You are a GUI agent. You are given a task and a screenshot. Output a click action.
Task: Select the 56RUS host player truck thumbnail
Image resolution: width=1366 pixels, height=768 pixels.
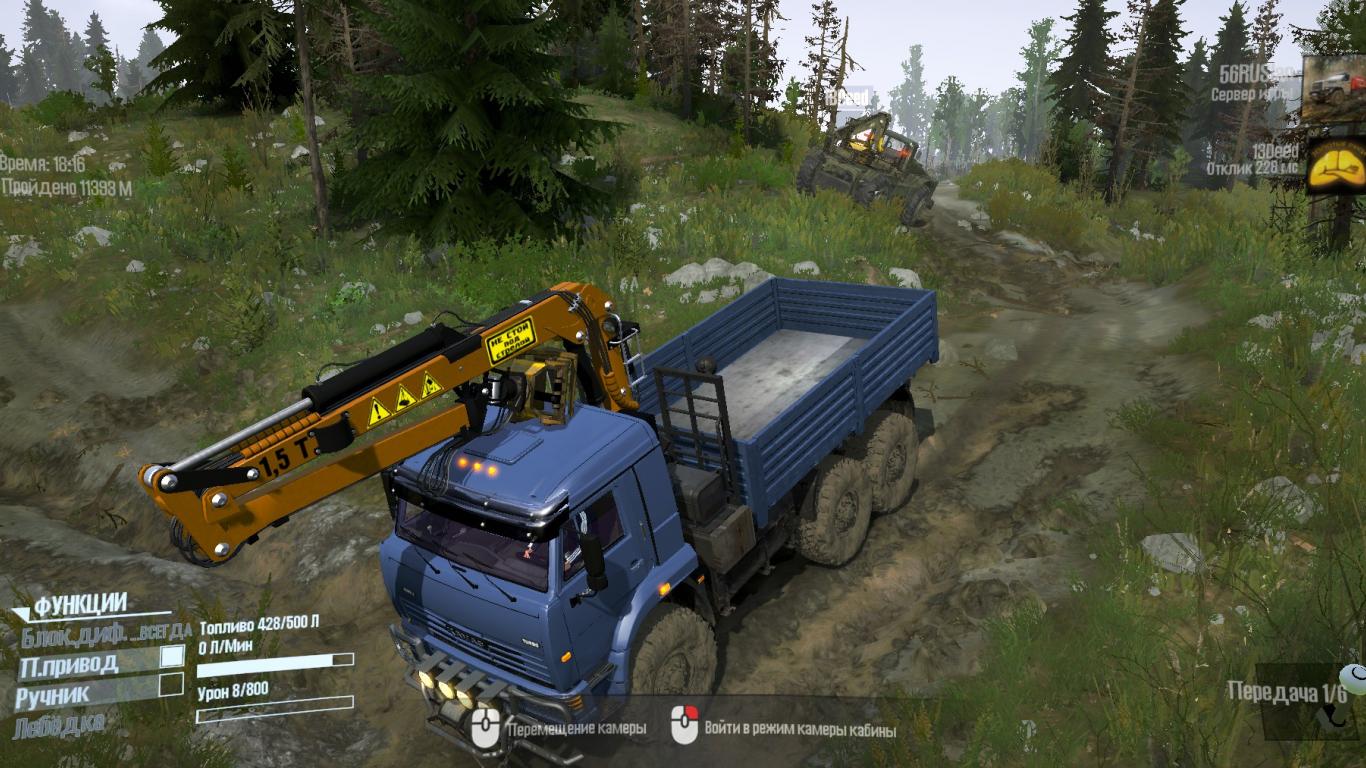(1334, 87)
